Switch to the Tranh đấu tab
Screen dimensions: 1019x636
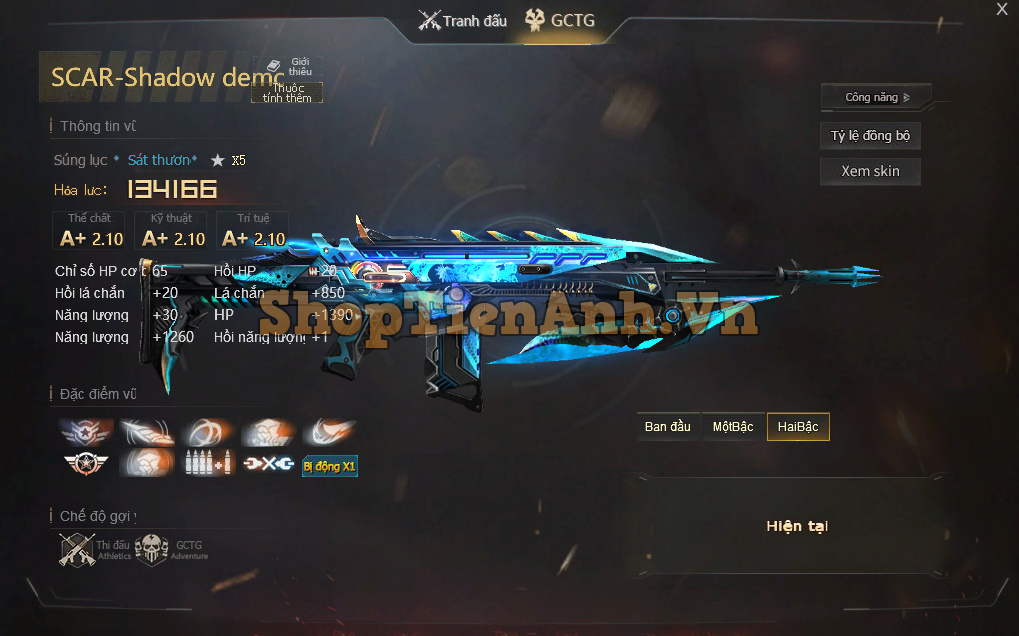pyautogui.click(x=463, y=20)
